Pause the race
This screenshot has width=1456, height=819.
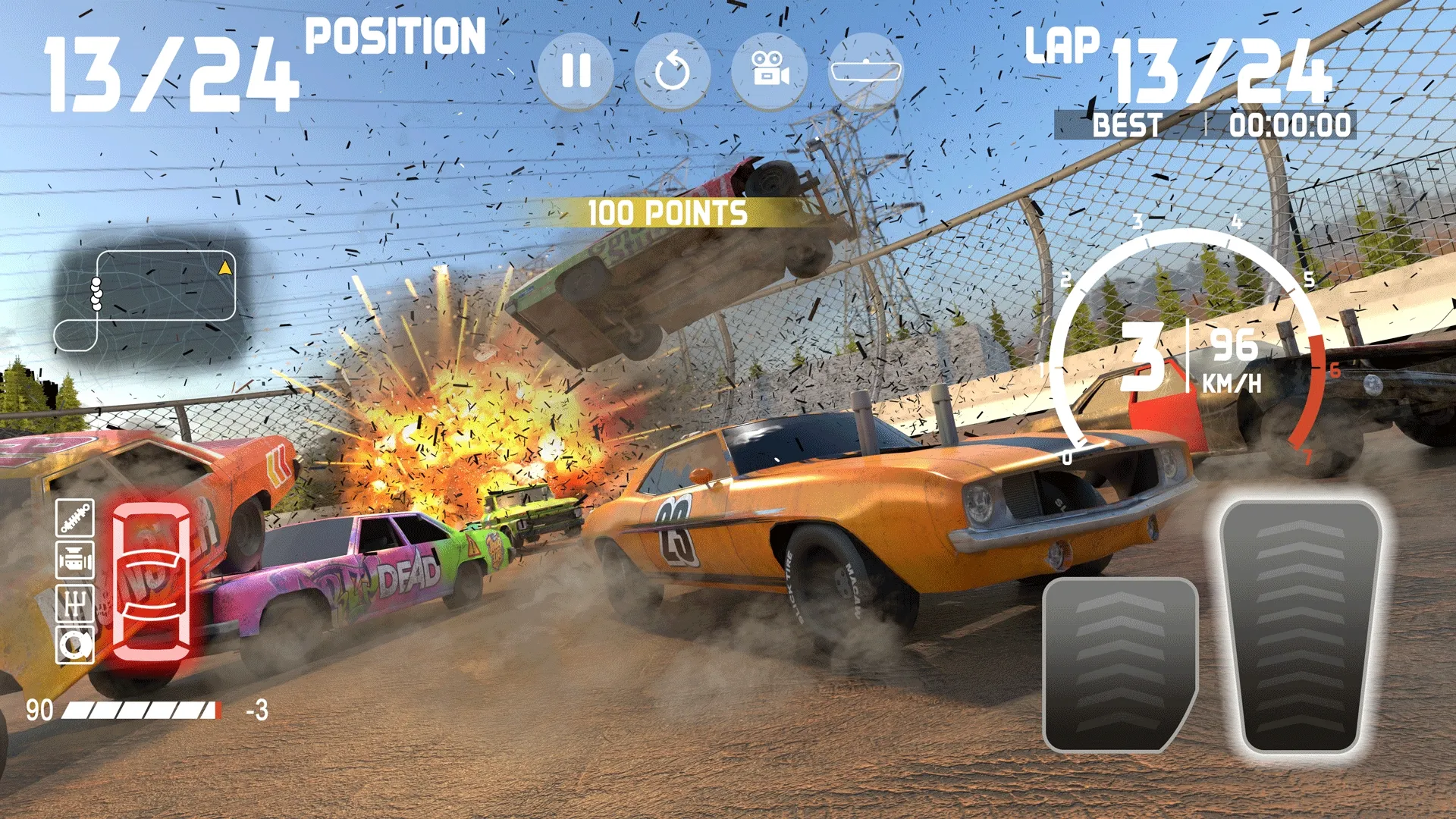pyautogui.click(x=576, y=71)
